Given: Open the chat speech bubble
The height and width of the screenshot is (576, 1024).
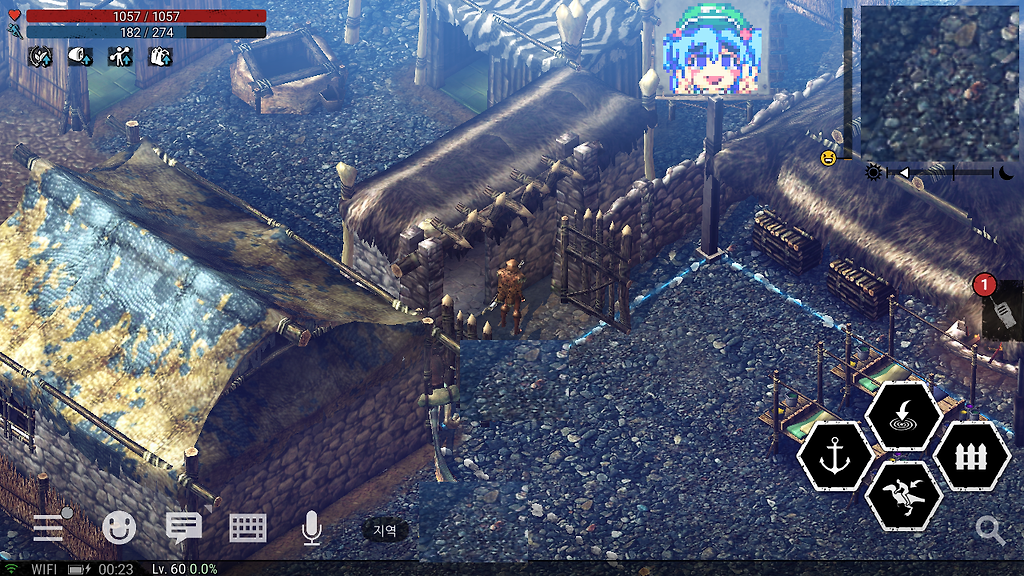Looking at the screenshot, I should pyautogui.click(x=183, y=527).
